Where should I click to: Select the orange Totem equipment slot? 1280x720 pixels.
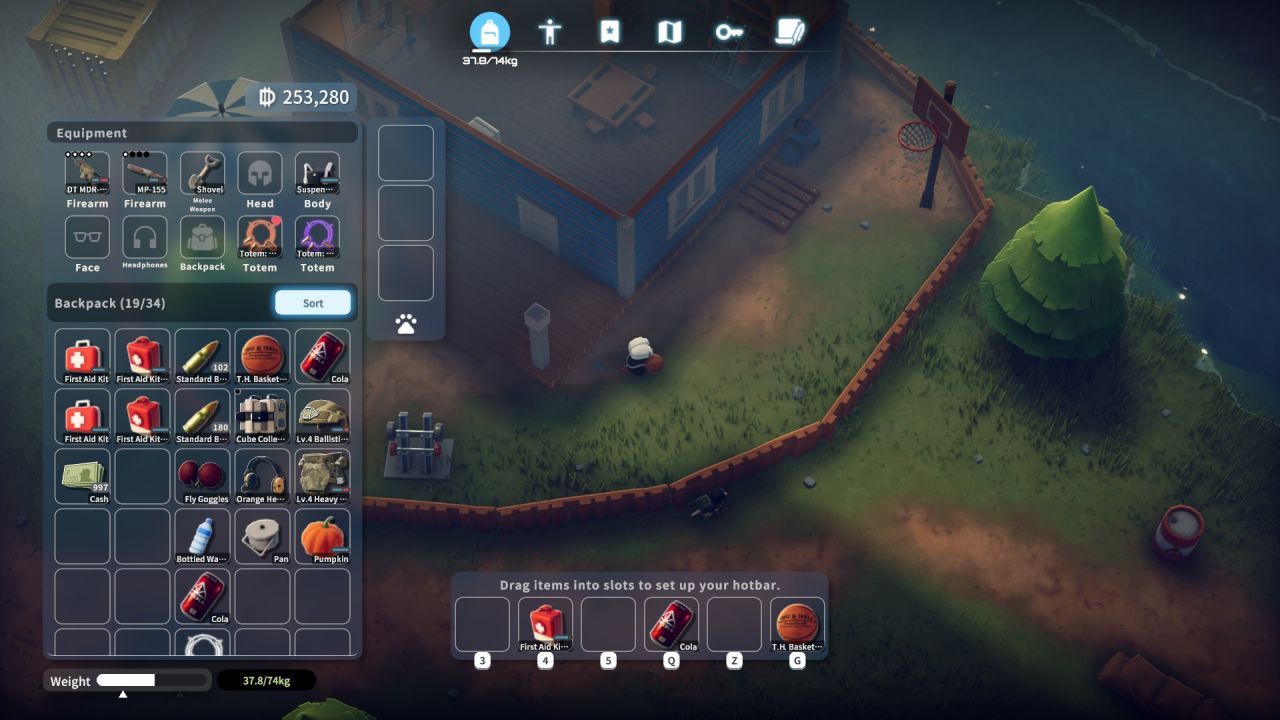pyautogui.click(x=260, y=238)
